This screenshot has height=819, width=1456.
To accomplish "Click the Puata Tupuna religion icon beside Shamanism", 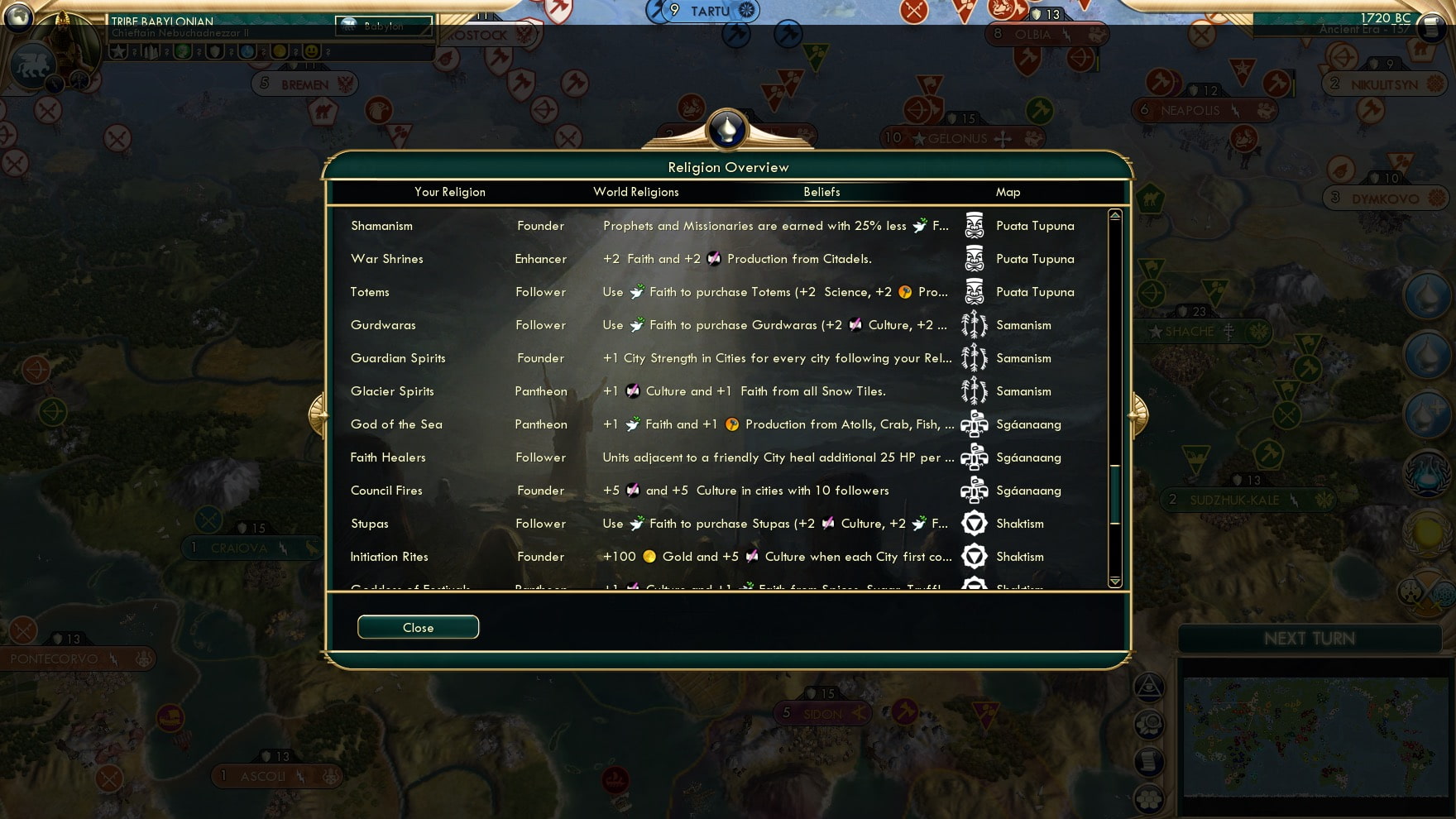I will coord(975,225).
